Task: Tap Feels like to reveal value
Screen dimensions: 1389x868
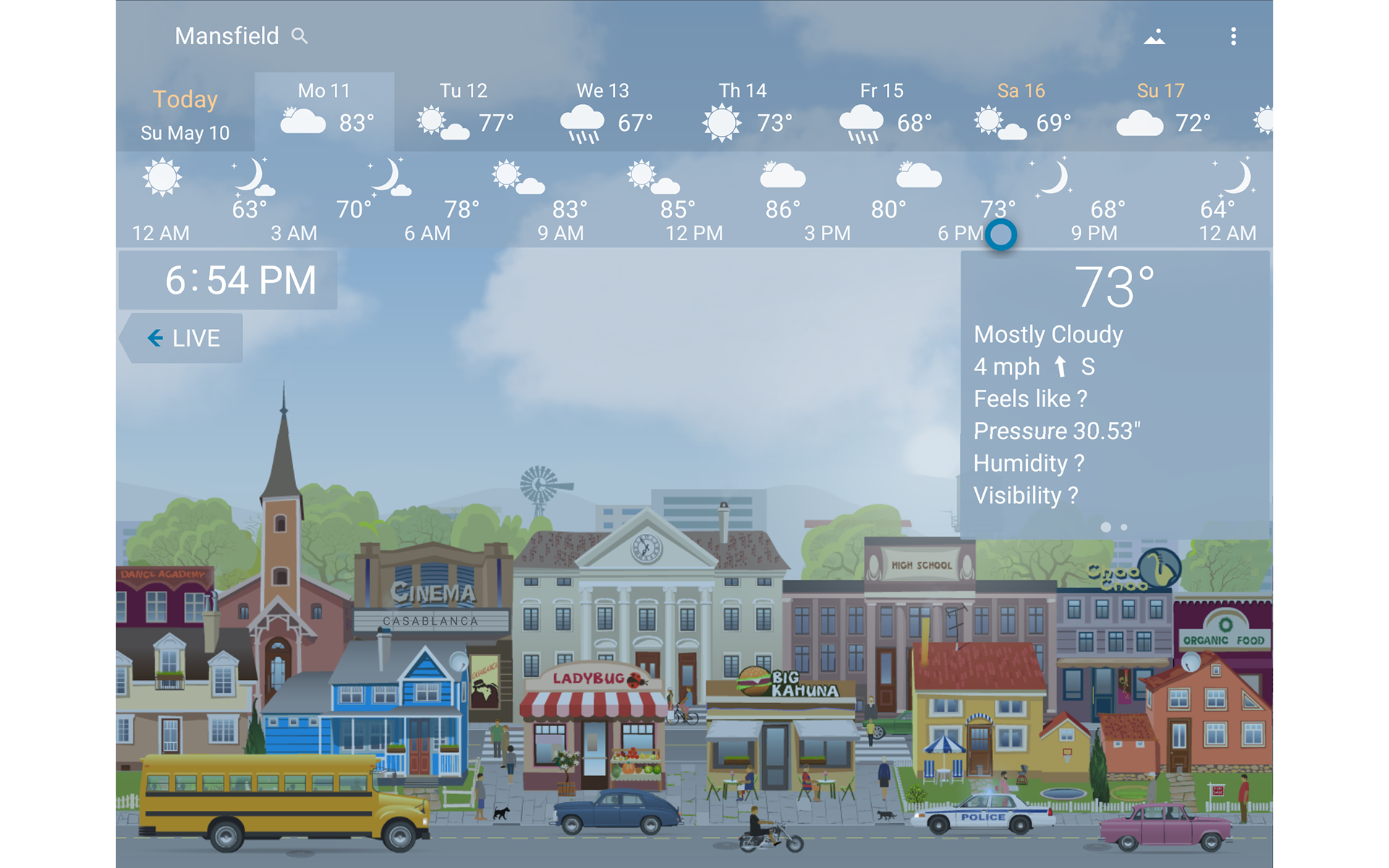Action: pyautogui.click(x=1030, y=399)
